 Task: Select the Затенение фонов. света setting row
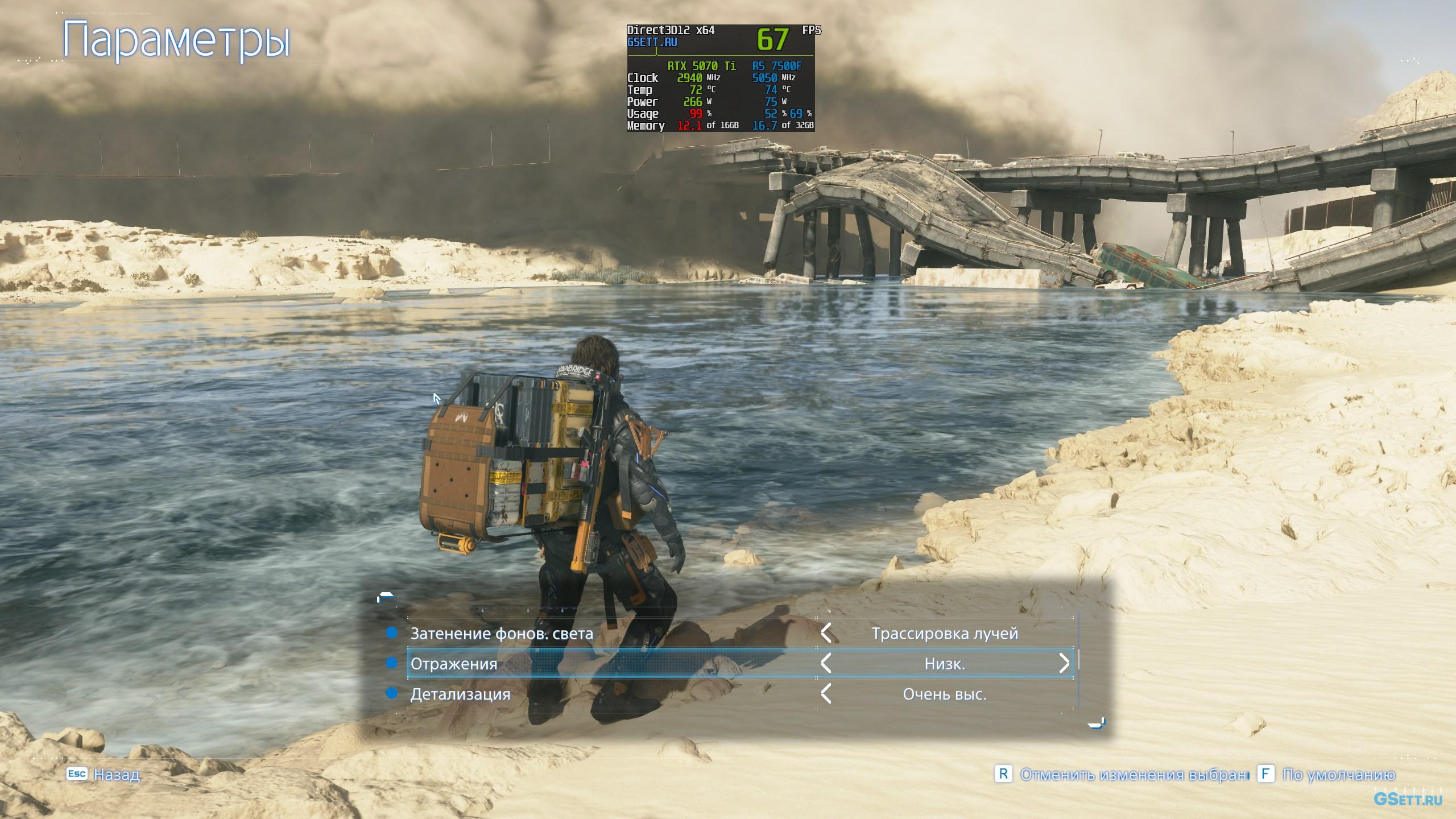pos(502,633)
